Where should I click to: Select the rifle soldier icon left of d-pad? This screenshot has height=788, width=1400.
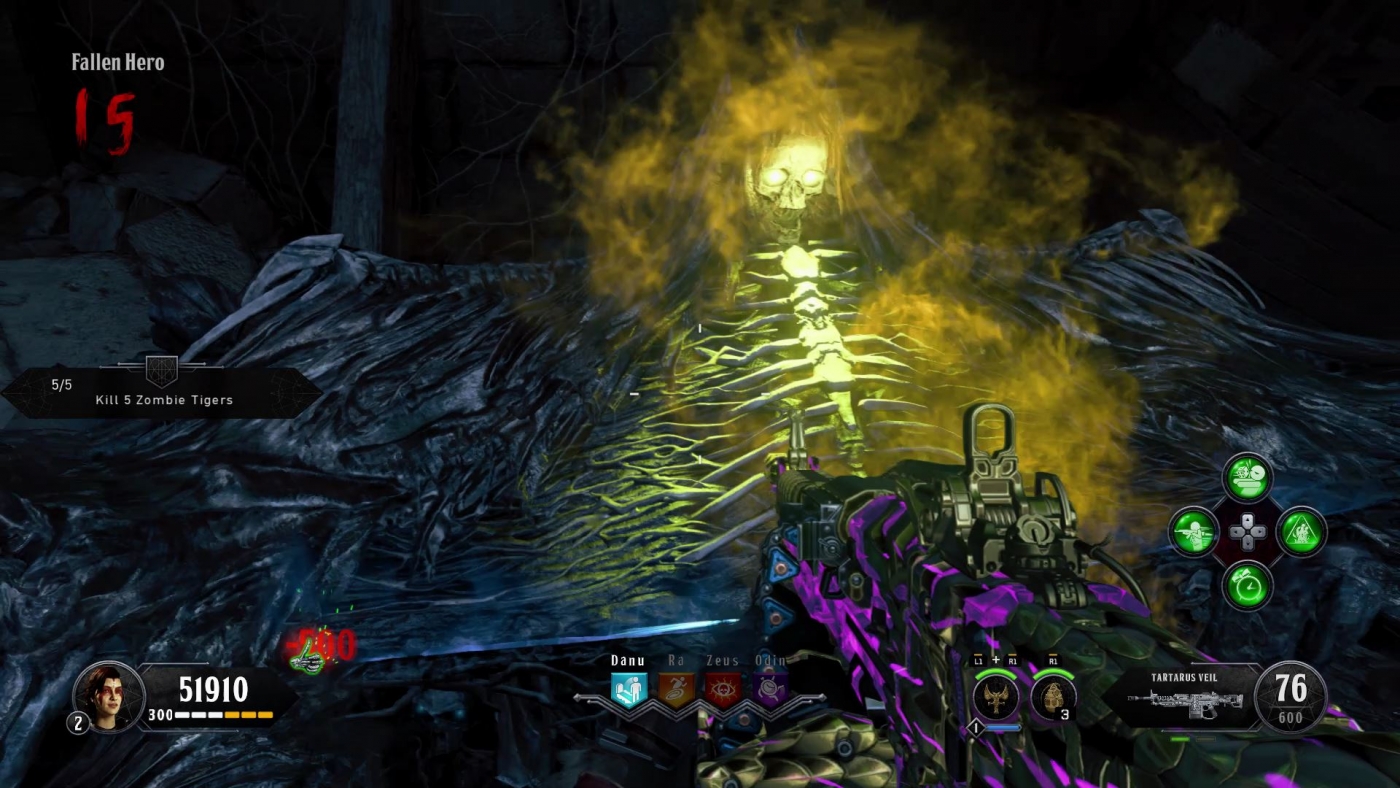[x=1195, y=532]
